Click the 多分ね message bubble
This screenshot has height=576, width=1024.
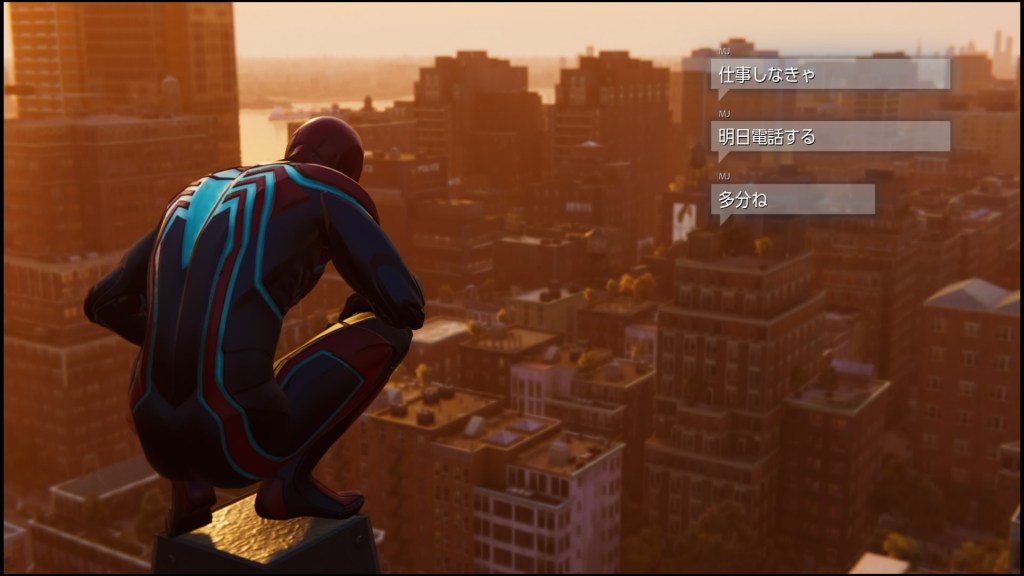(793, 199)
